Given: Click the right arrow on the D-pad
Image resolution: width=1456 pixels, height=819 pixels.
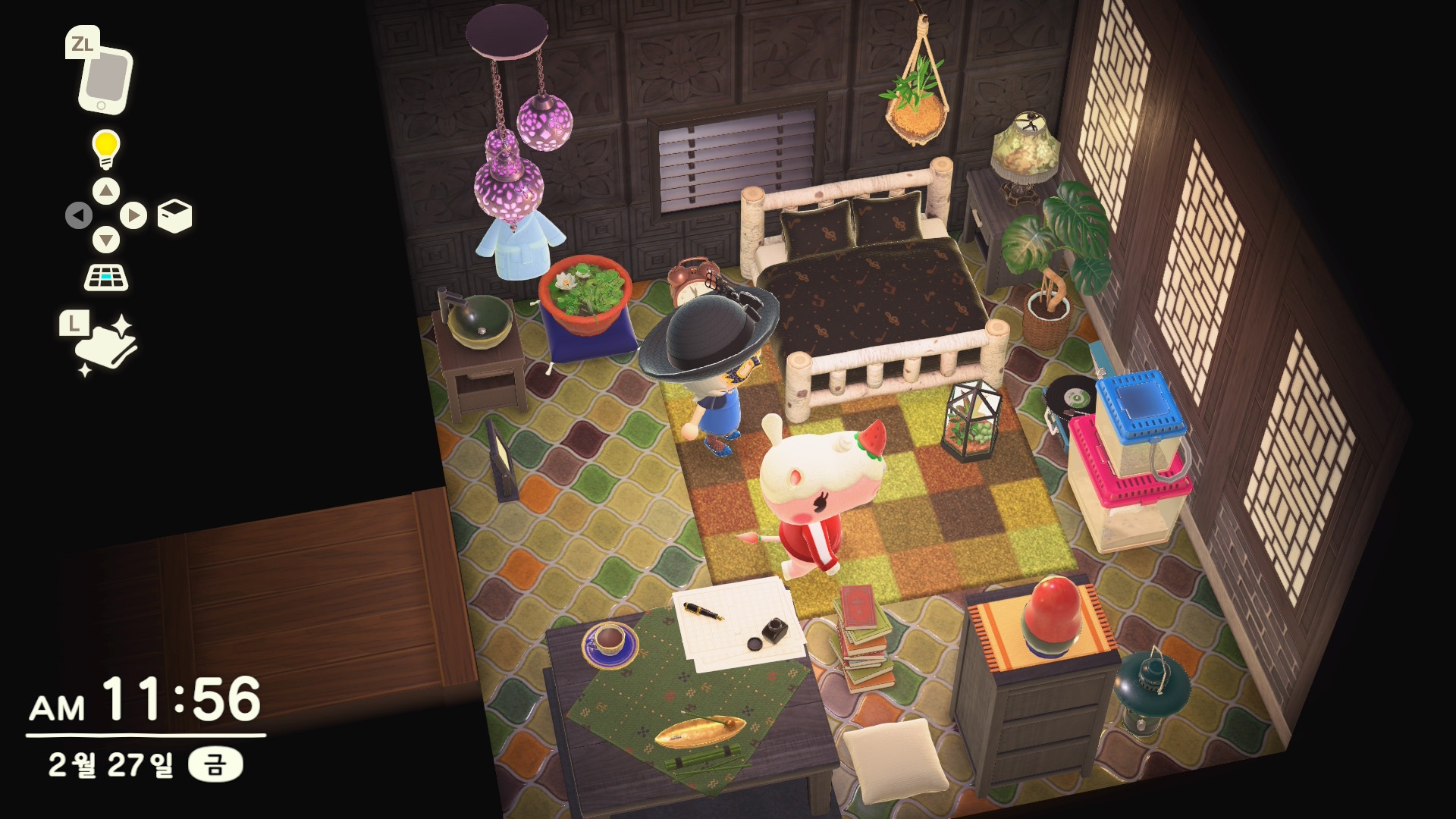Looking at the screenshot, I should pyautogui.click(x=133, y=216).
